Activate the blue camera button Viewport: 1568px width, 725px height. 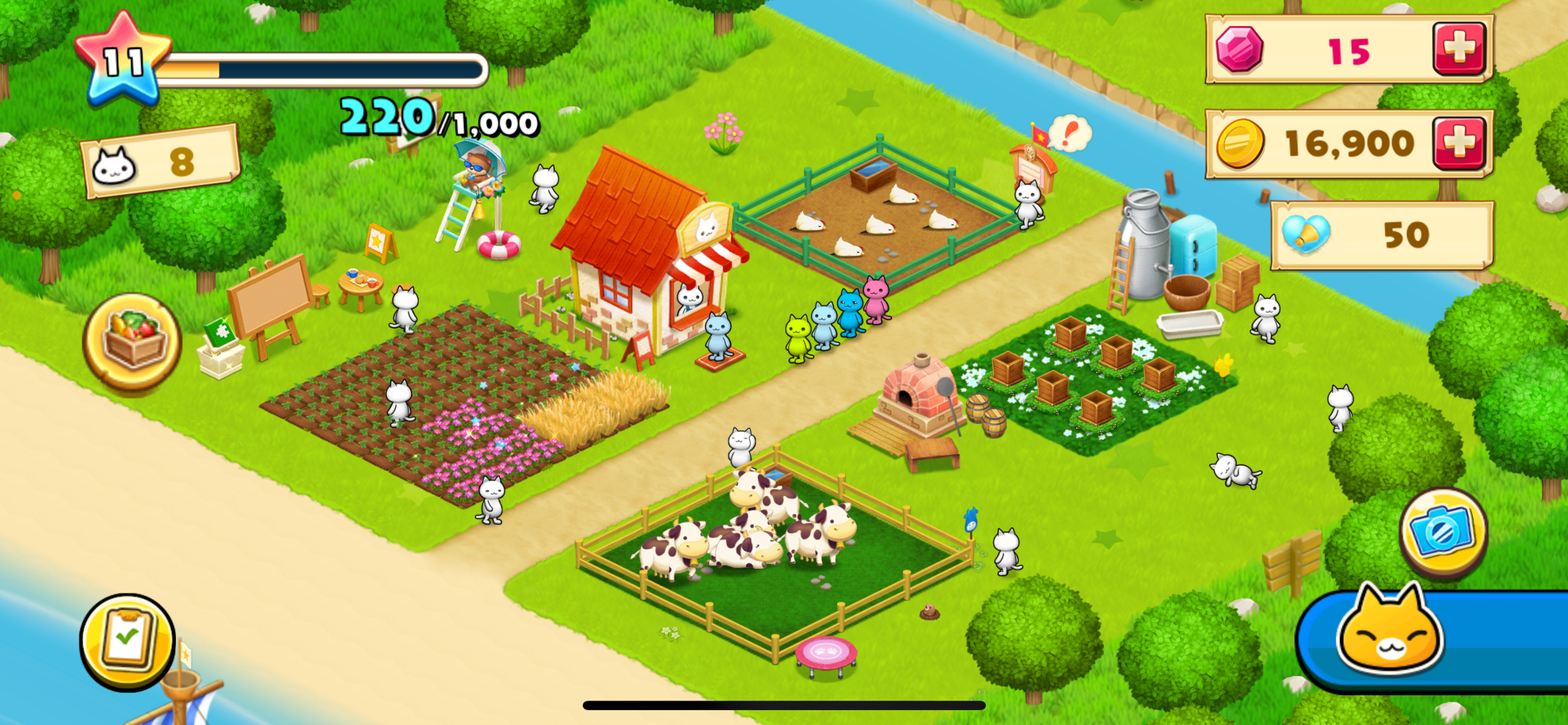pos(1443,532)
